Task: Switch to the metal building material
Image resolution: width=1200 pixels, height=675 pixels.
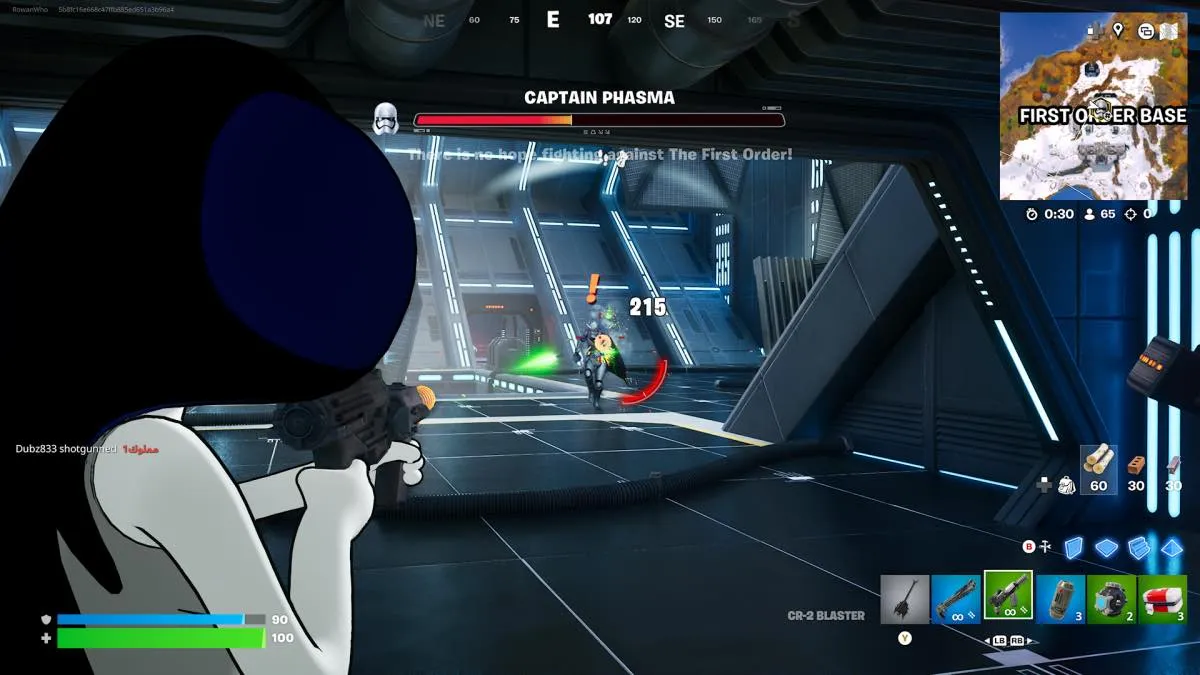Action: pyautogui.click(x=1172, y=465)
